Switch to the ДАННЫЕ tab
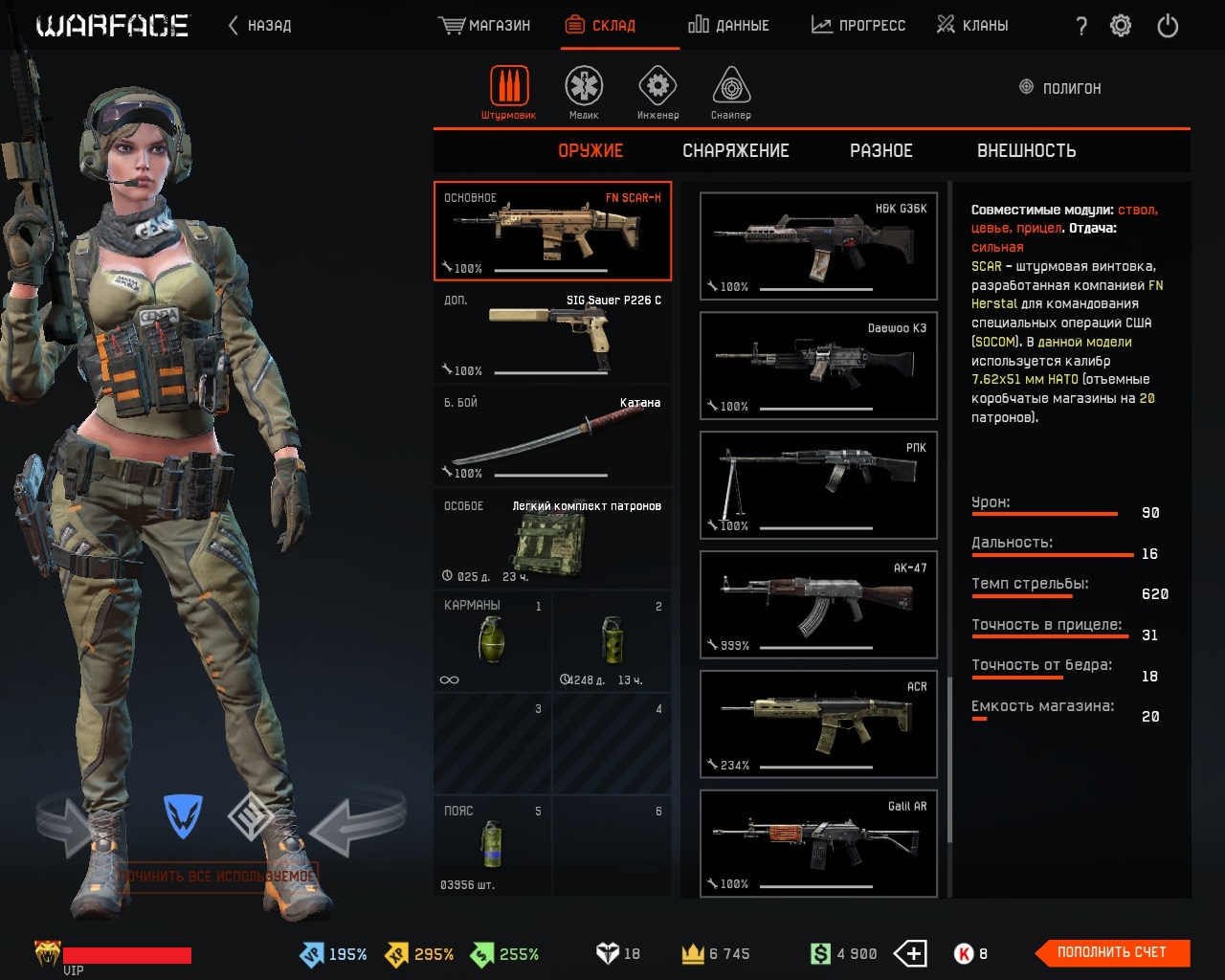This screenshot has width=1225, height=980. (728, 26)
